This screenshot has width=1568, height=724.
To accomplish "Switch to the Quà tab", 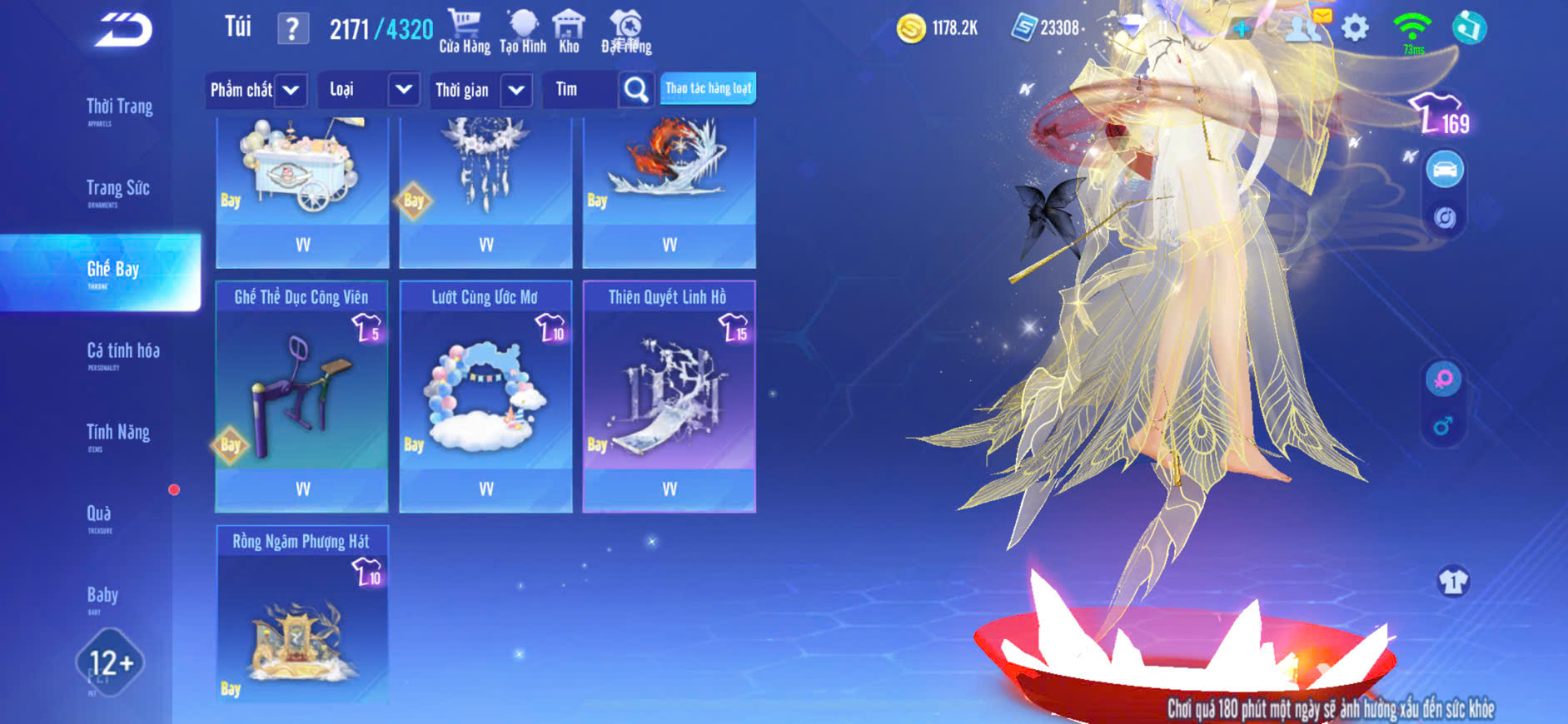I will coord(99,515).
